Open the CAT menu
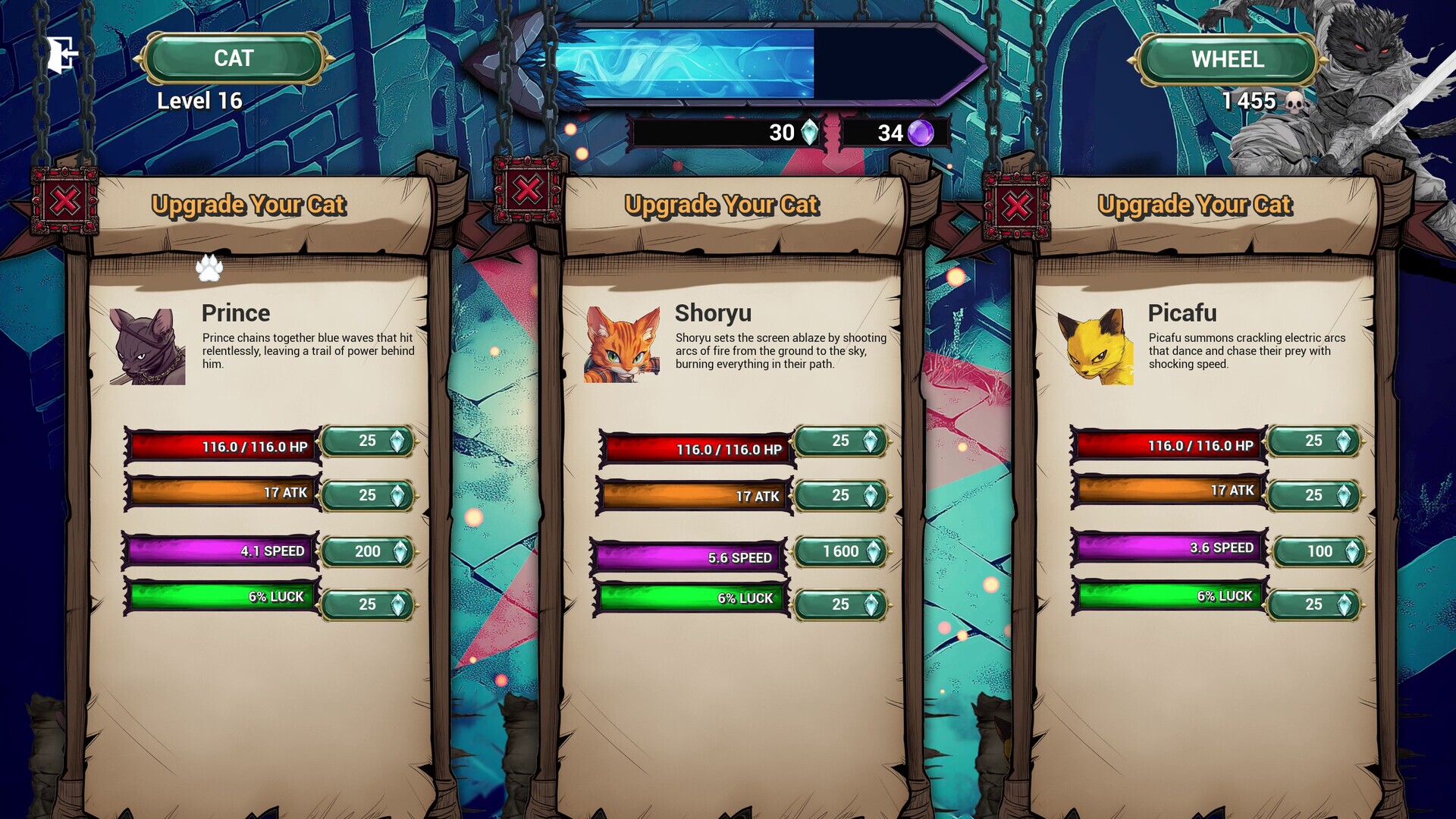The image size is (1456, 819). click(x=234, y=58)
